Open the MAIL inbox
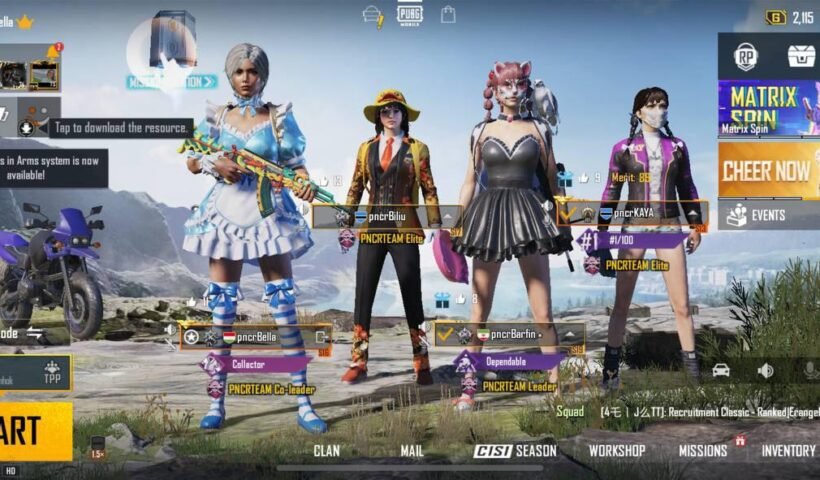The width and height of the screenshot is (820, 480). coord(412,451)
